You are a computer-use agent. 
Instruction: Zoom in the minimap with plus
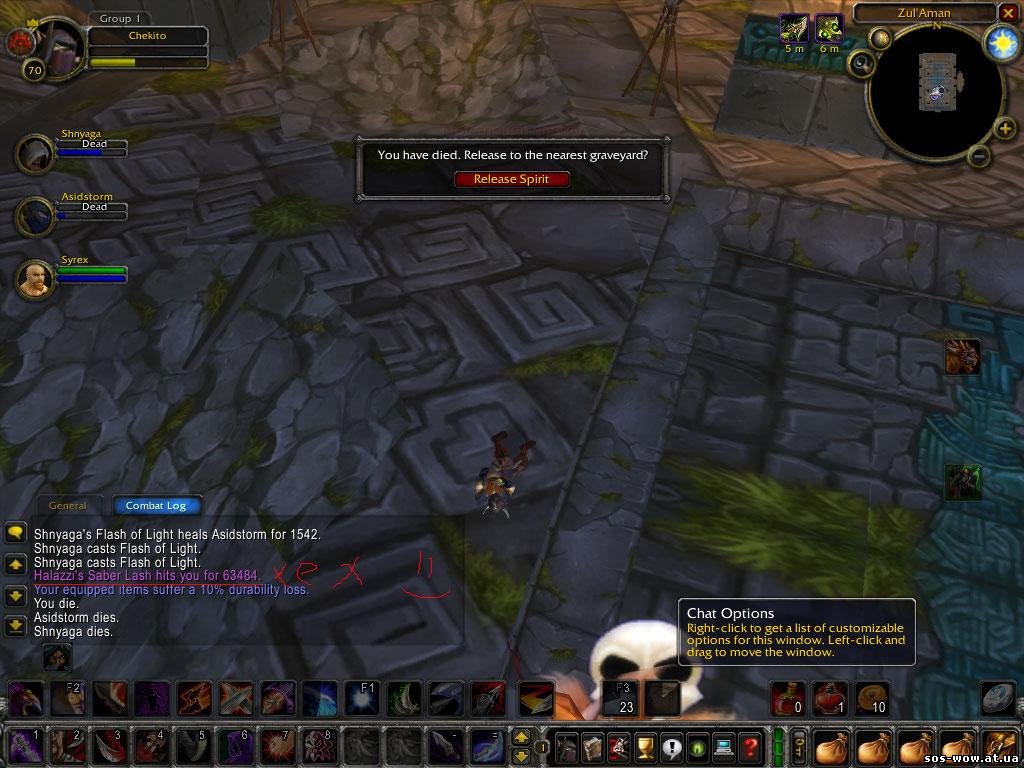(x=1004, y=127)
